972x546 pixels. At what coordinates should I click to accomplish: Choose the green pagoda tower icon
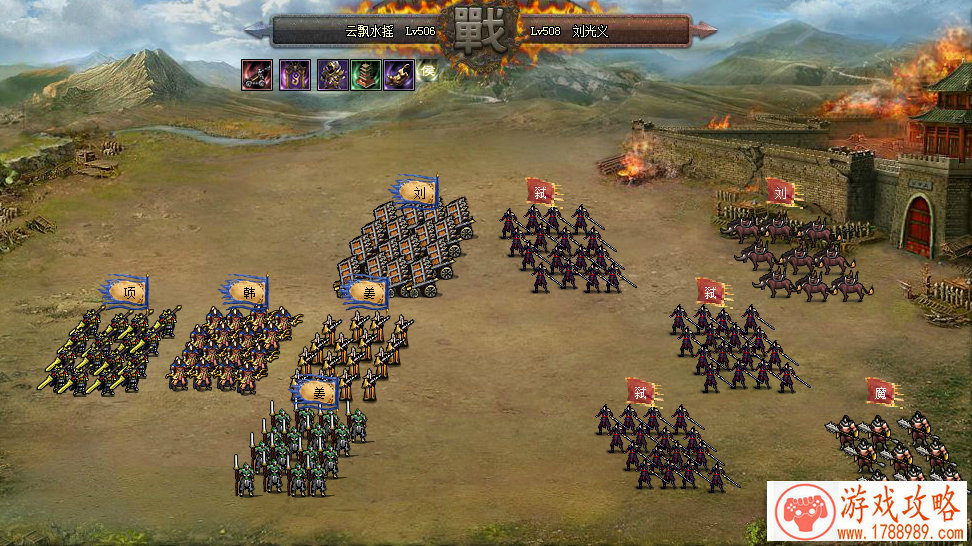coord(365,75)
